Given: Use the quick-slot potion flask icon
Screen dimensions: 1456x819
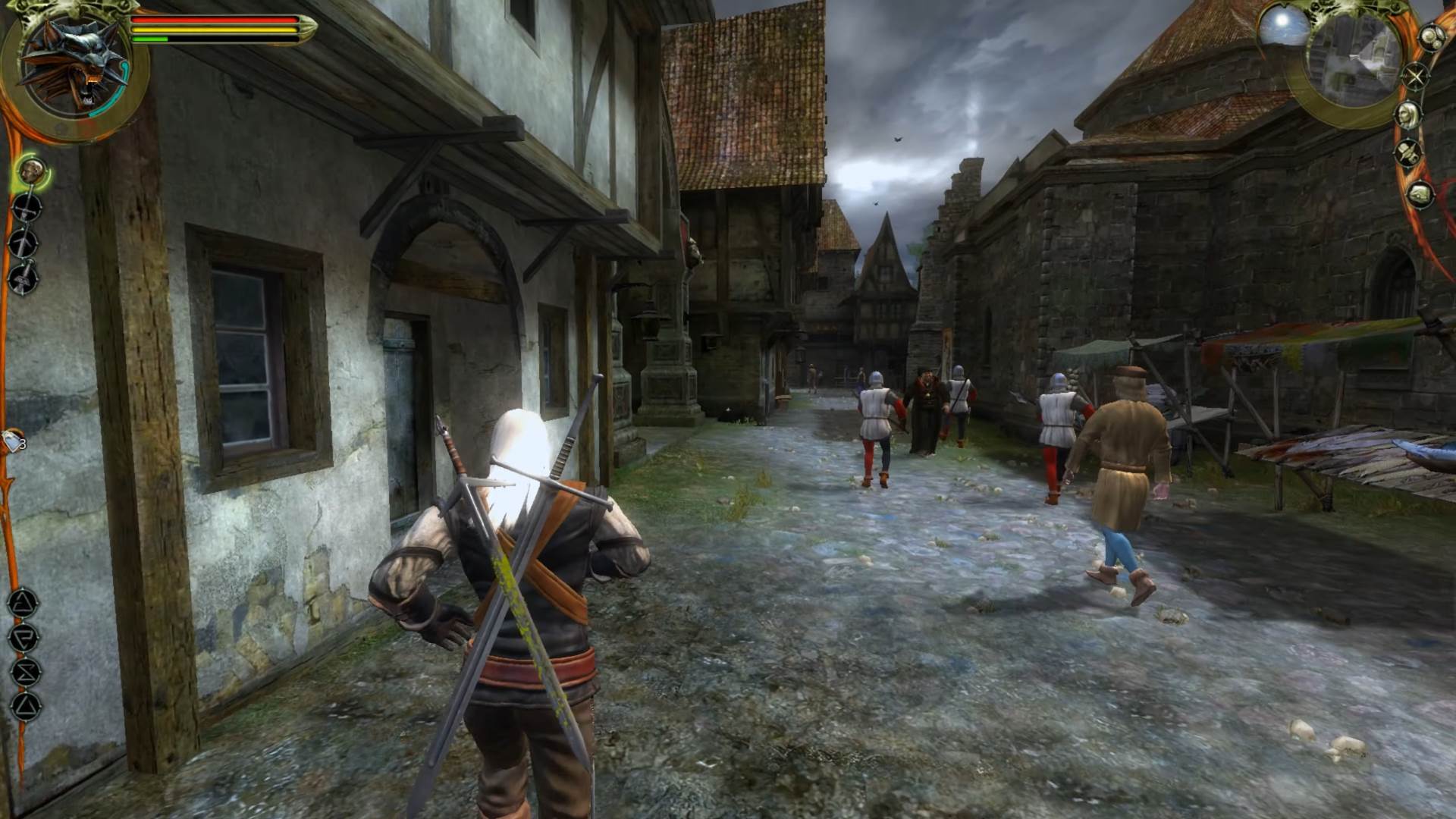Looking at the screenshot, I should (x=11, y=442).
